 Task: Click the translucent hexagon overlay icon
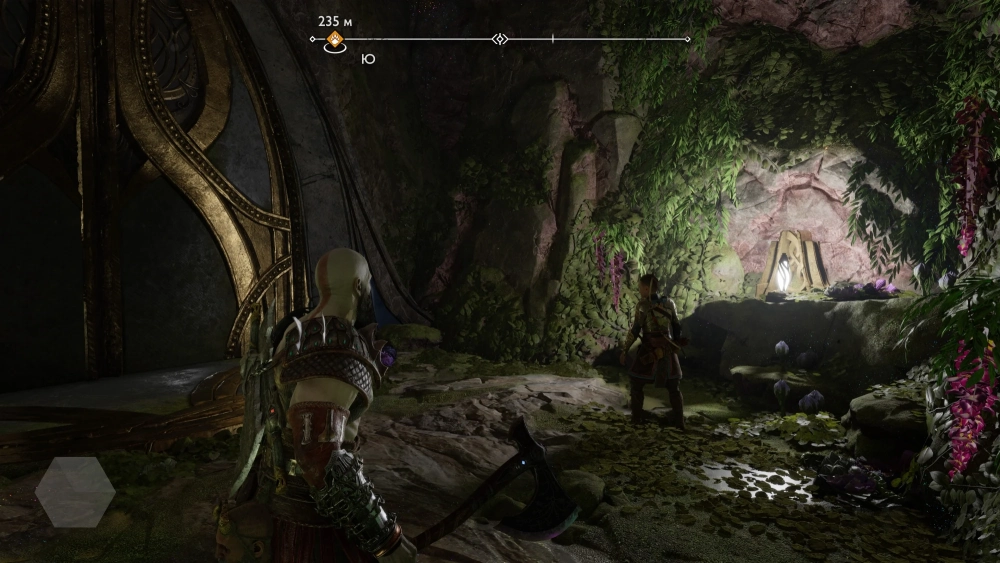[75, 492]
